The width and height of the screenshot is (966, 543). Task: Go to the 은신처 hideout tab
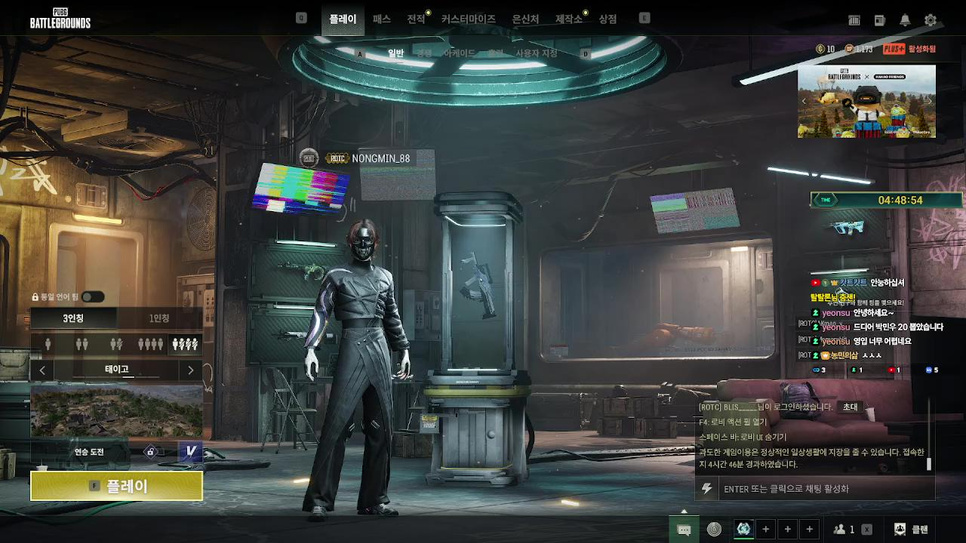tap(525, 19)
